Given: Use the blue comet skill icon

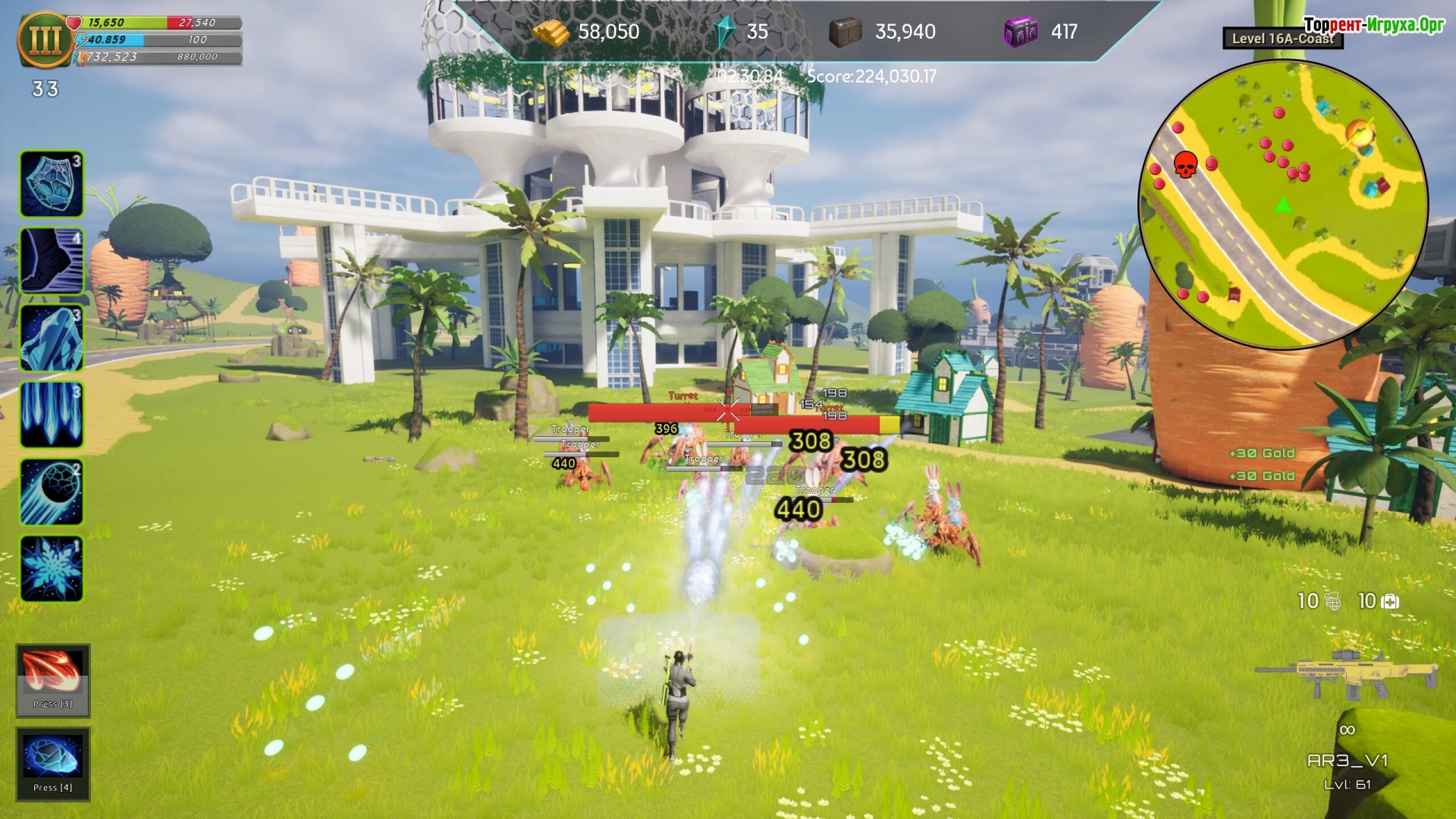Looking at the screenshot, I should pyautogui.click(x=52, y=492).
